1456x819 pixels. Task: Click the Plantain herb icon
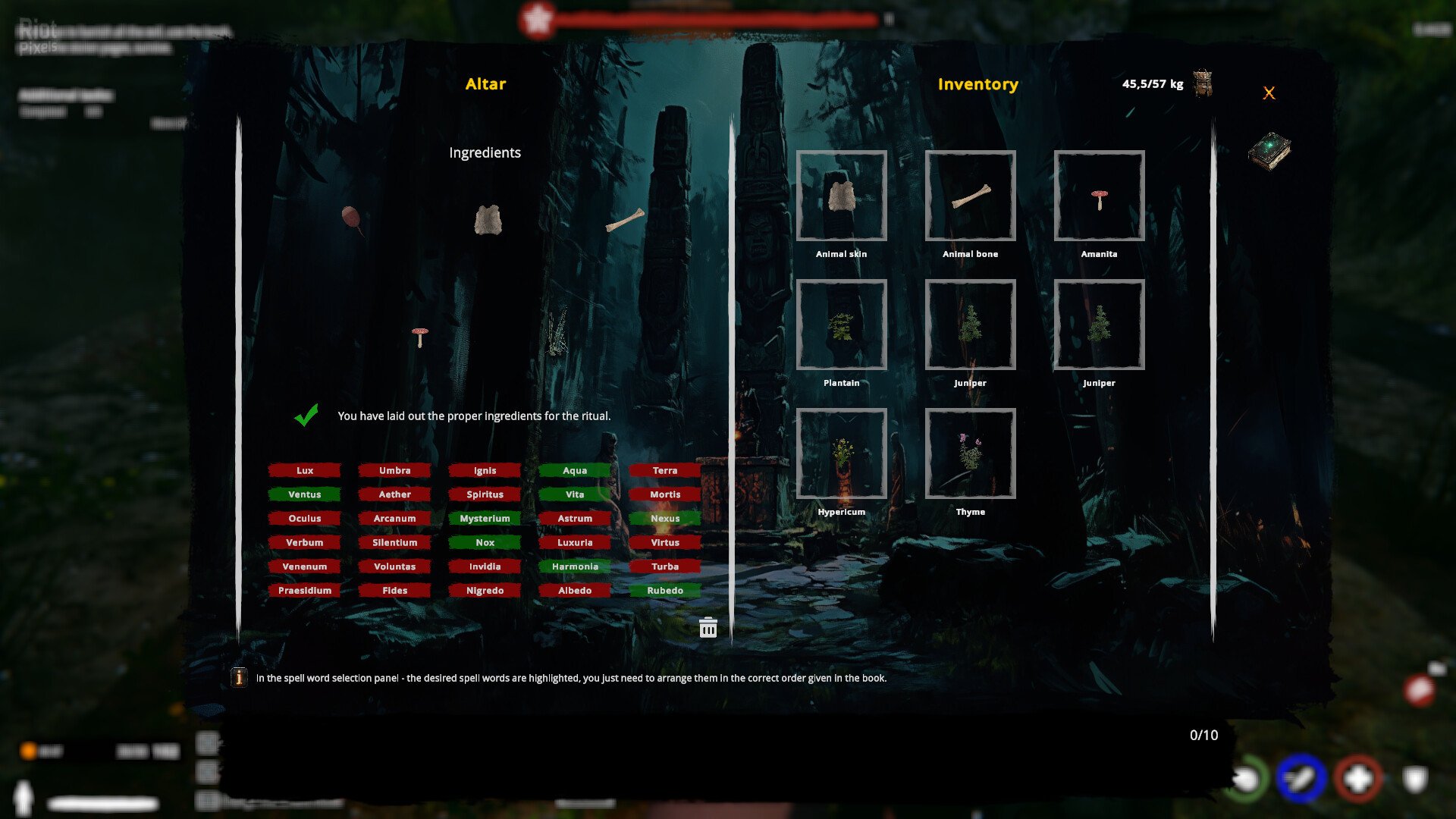pyautogui.click(x=842, y=326)
